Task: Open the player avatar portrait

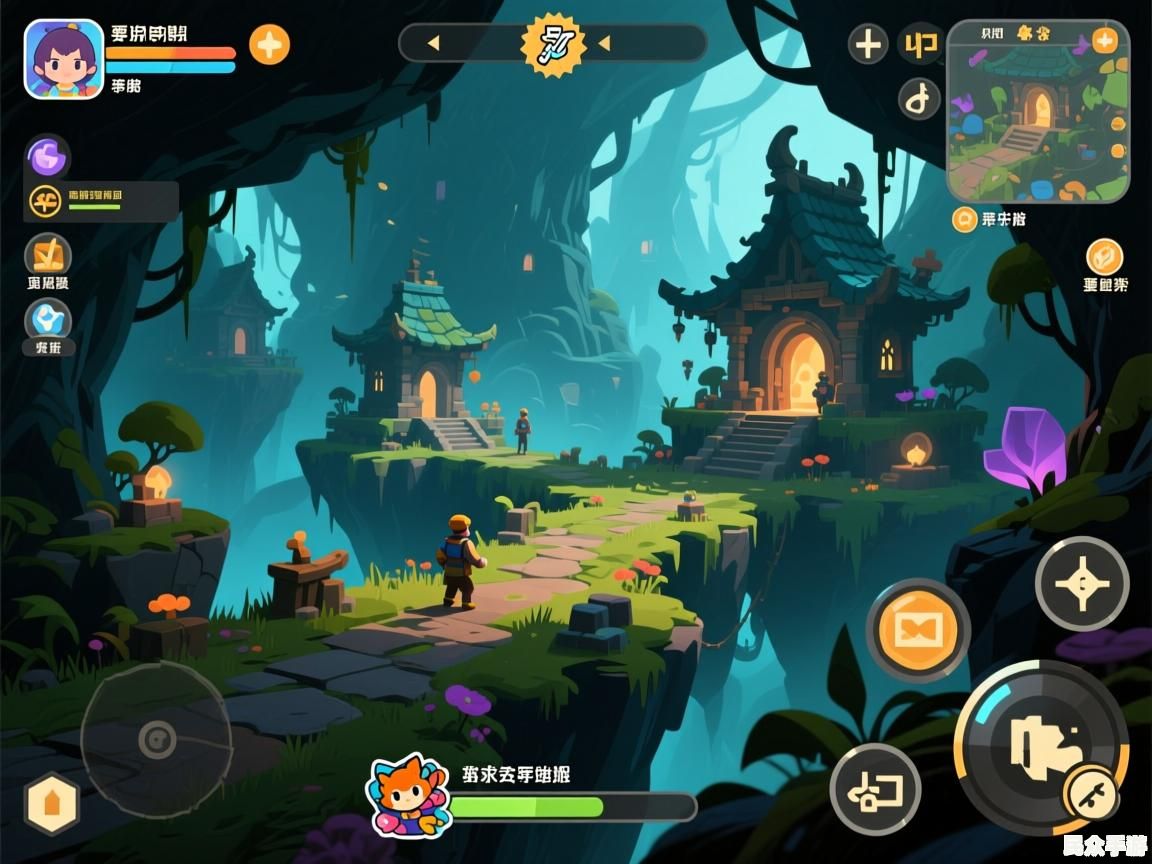Action: click(64, 59)
